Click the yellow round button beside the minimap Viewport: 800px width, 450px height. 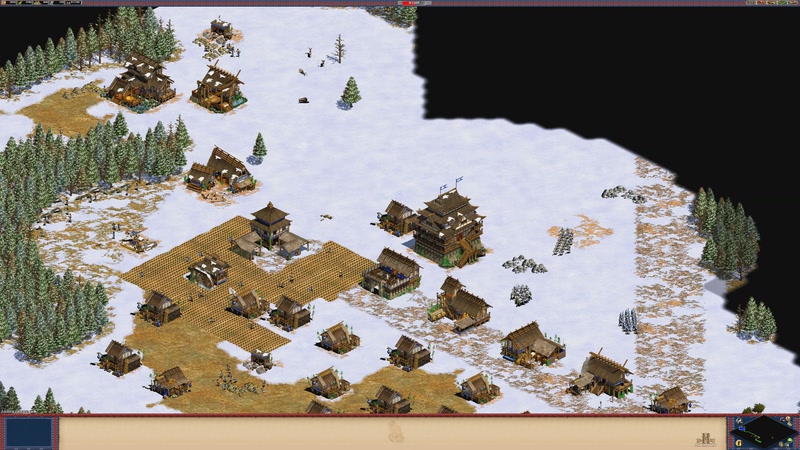(739, 443)
